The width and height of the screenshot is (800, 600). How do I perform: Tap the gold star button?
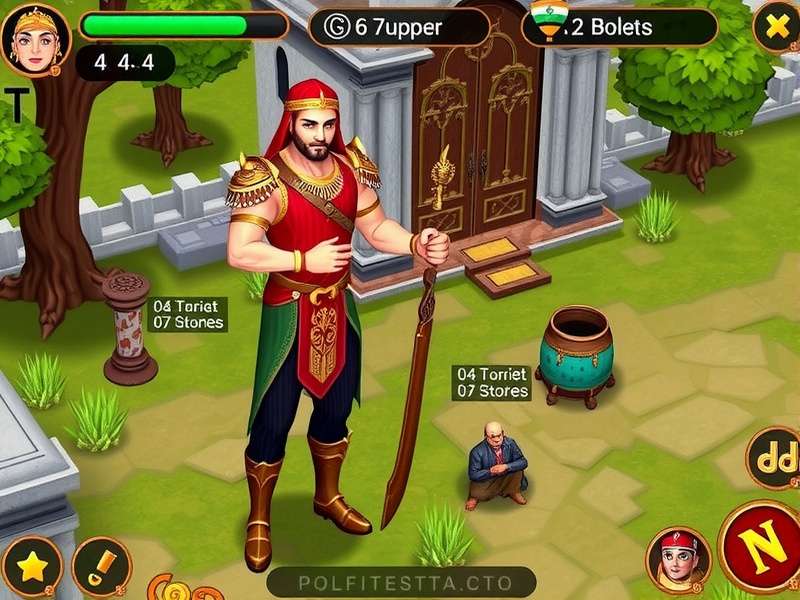(31, 567)
